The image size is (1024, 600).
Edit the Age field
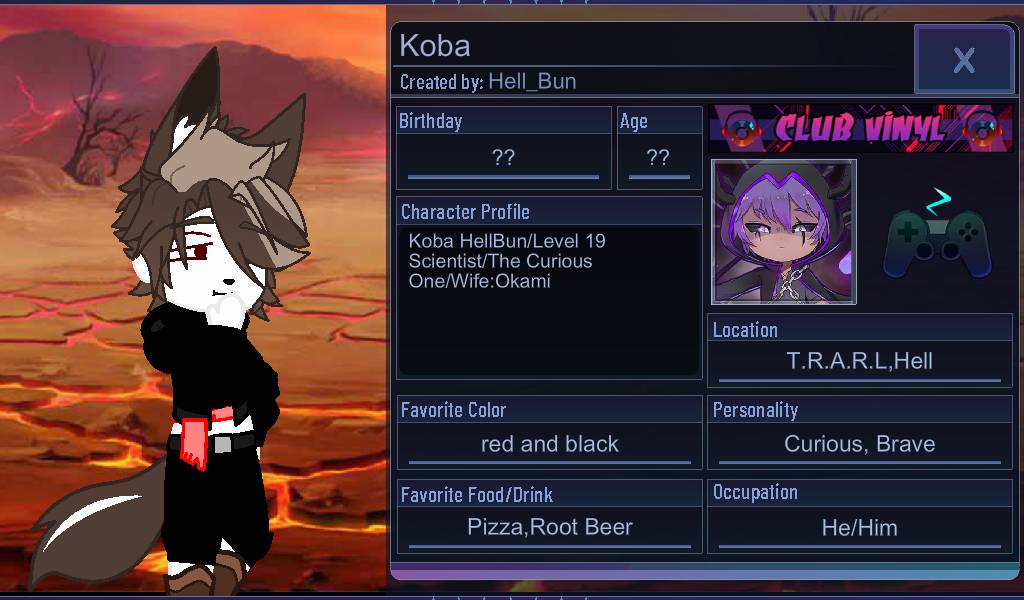(x=658, y=158)
